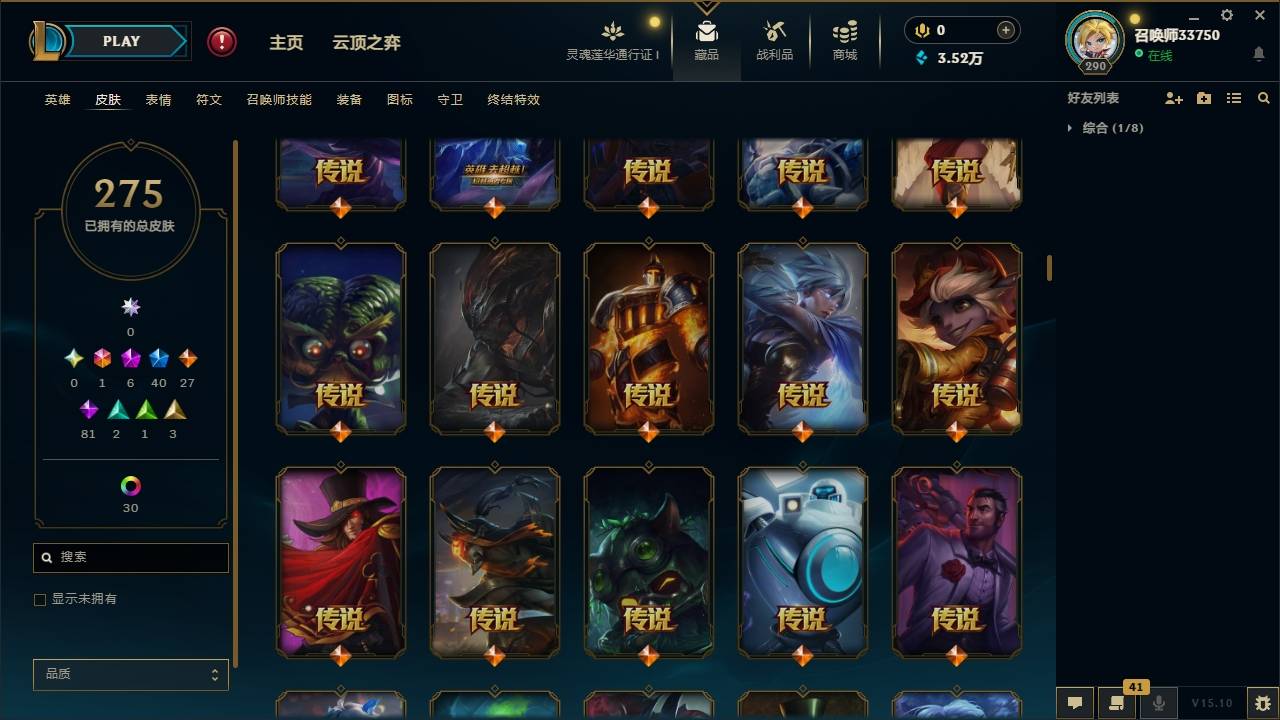Image resolution: width=1280 pixels, height=720 pixels.
Task: Enable the 显示未拥有 checkbox
Action: pyautogui.click(x=40, y=599)
